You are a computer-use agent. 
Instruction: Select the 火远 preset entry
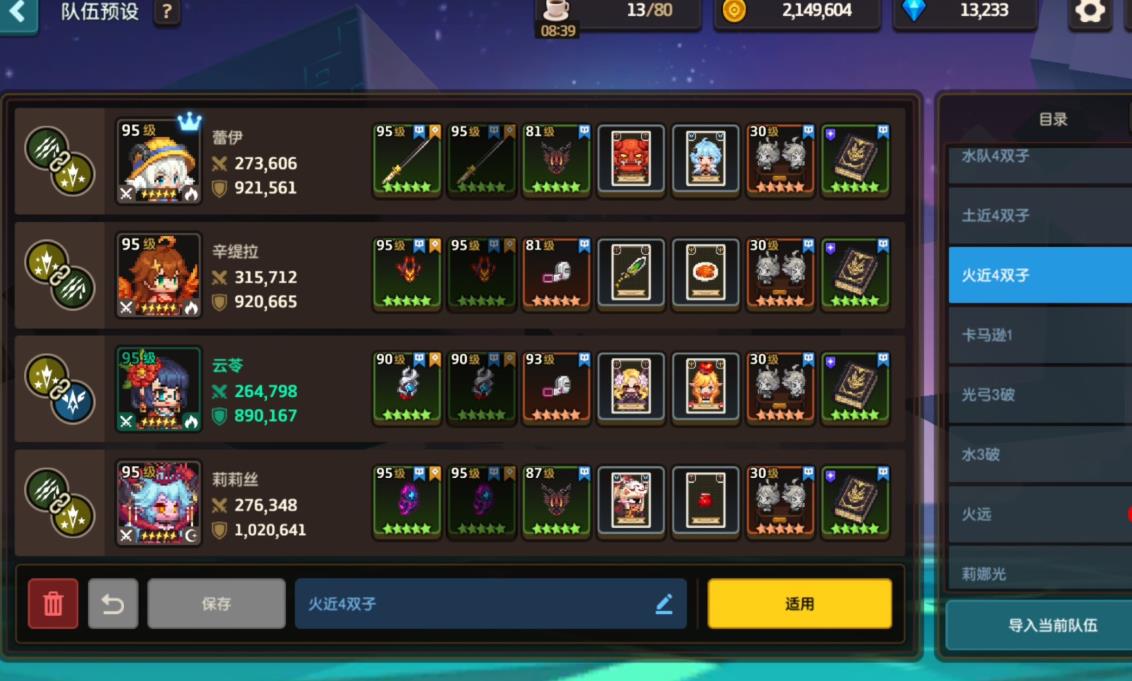(x=1040, y=514)
